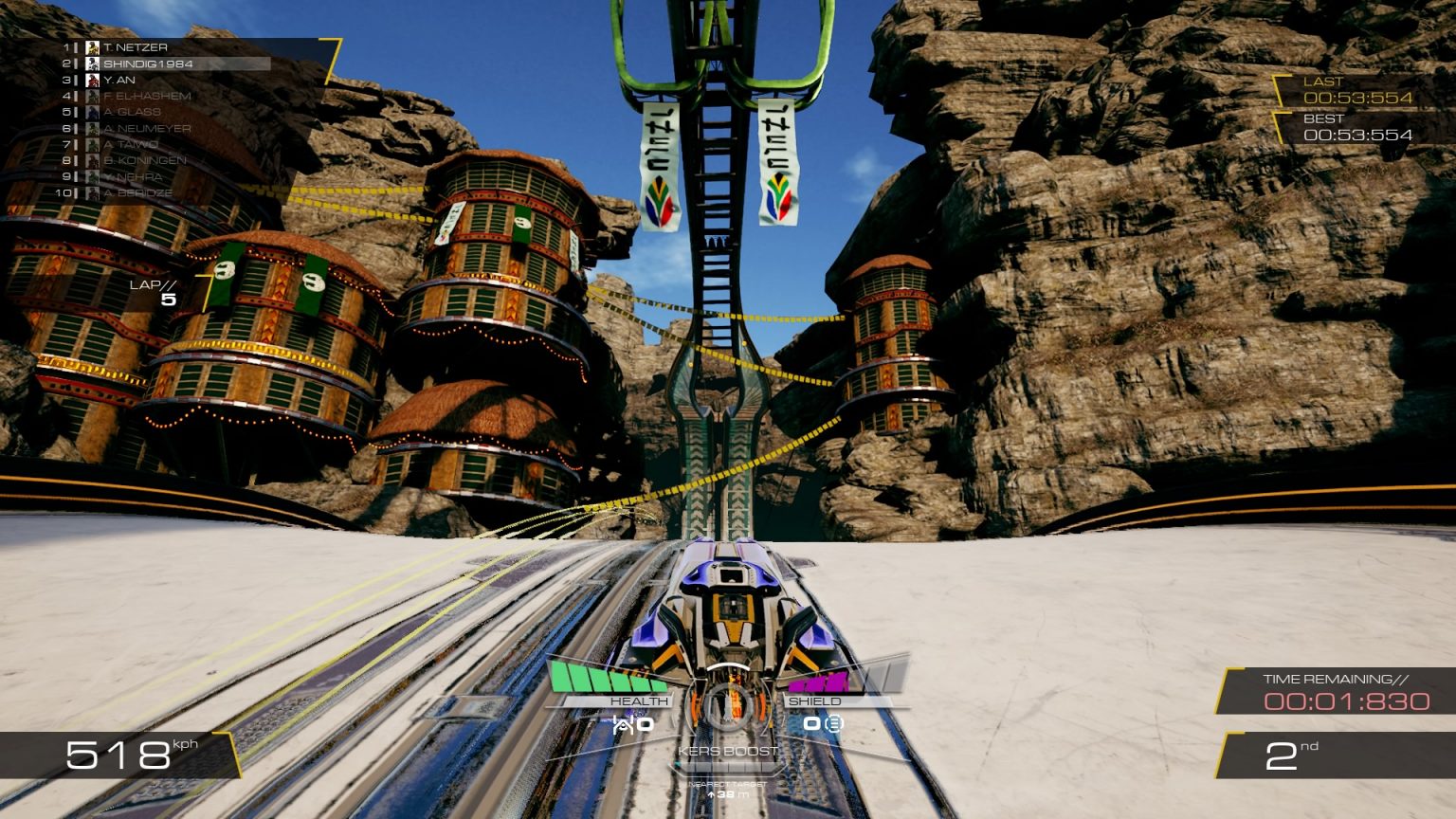1456x819 pixels.
Task: Select Y. AN's red avatar icon
Action: coord(91,80)
